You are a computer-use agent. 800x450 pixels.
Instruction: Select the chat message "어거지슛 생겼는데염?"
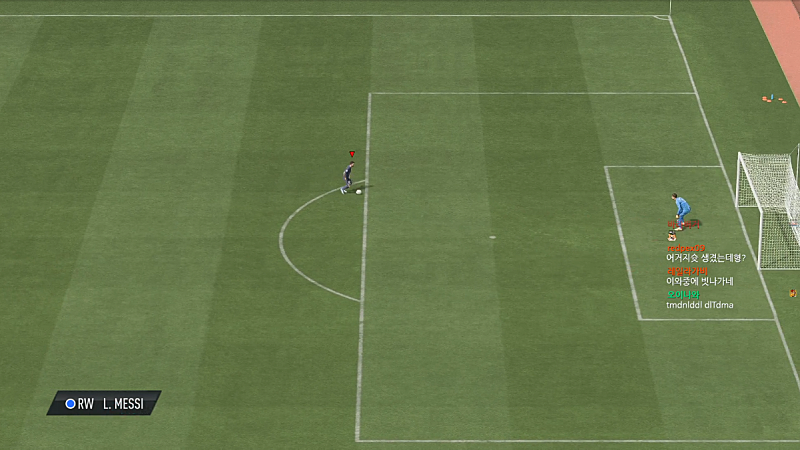pos(705,258)
